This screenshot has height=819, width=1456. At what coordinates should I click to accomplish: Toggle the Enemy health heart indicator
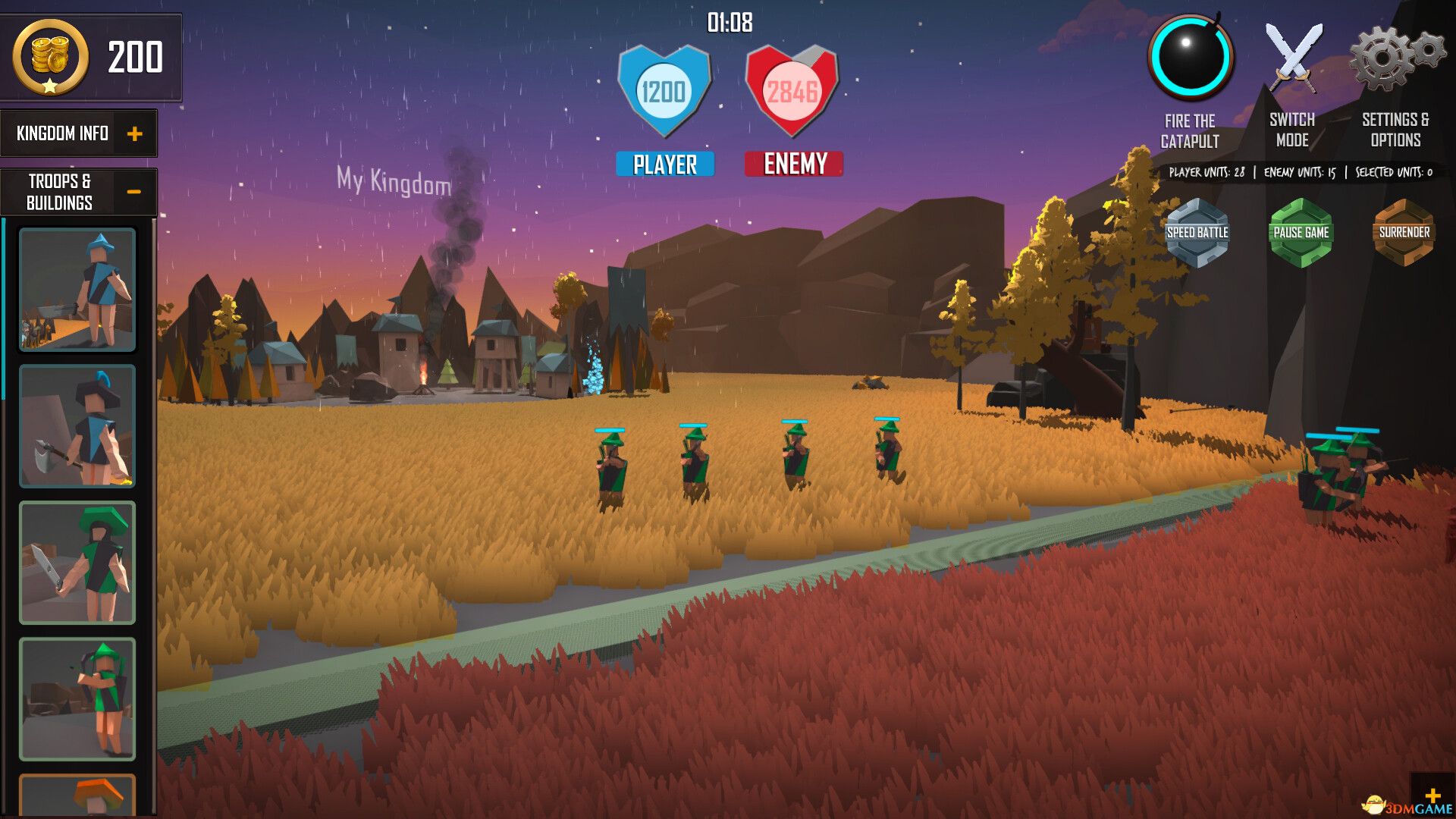point(793,91)
